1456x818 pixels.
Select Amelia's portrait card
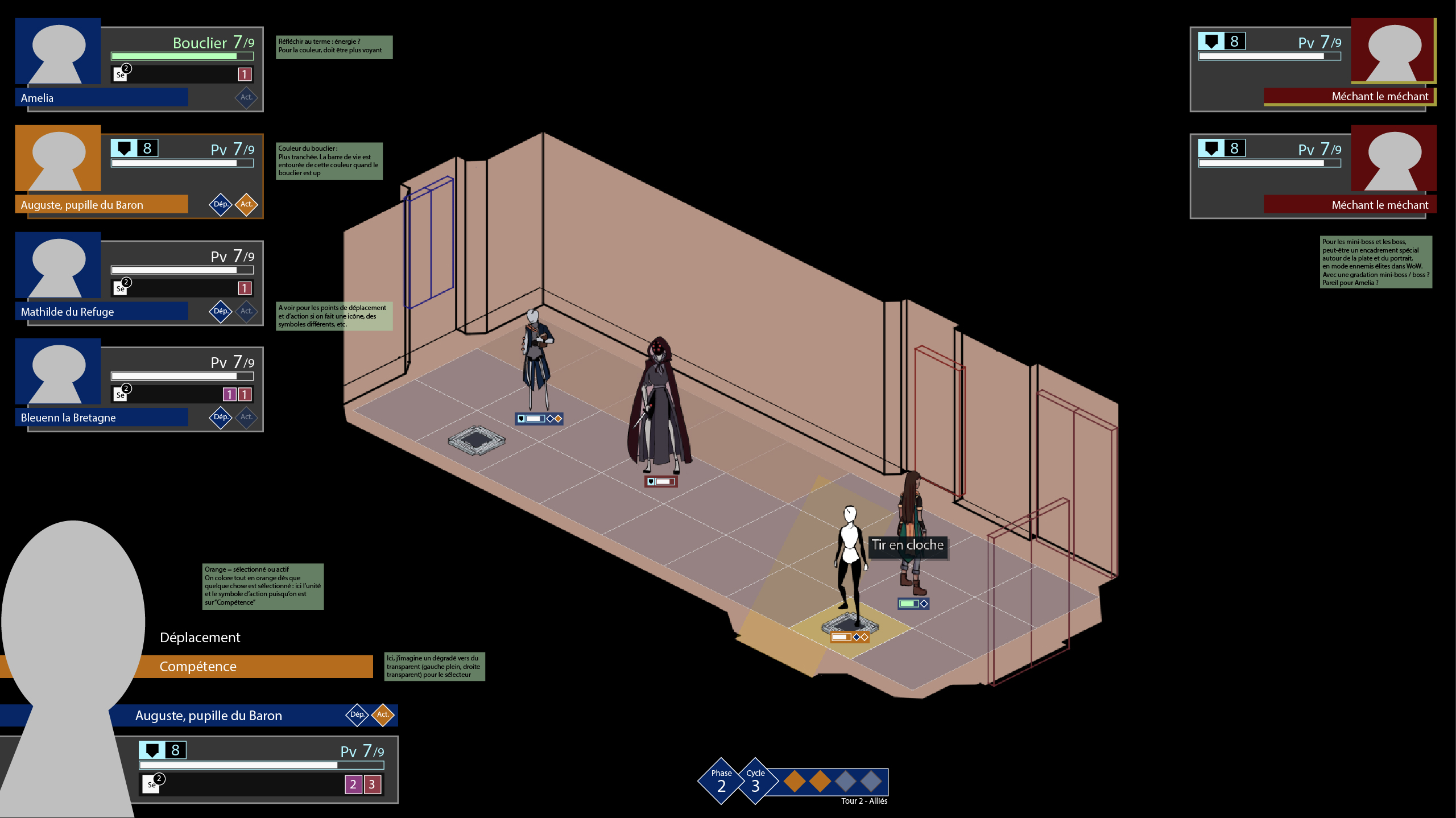coord(58,51)
